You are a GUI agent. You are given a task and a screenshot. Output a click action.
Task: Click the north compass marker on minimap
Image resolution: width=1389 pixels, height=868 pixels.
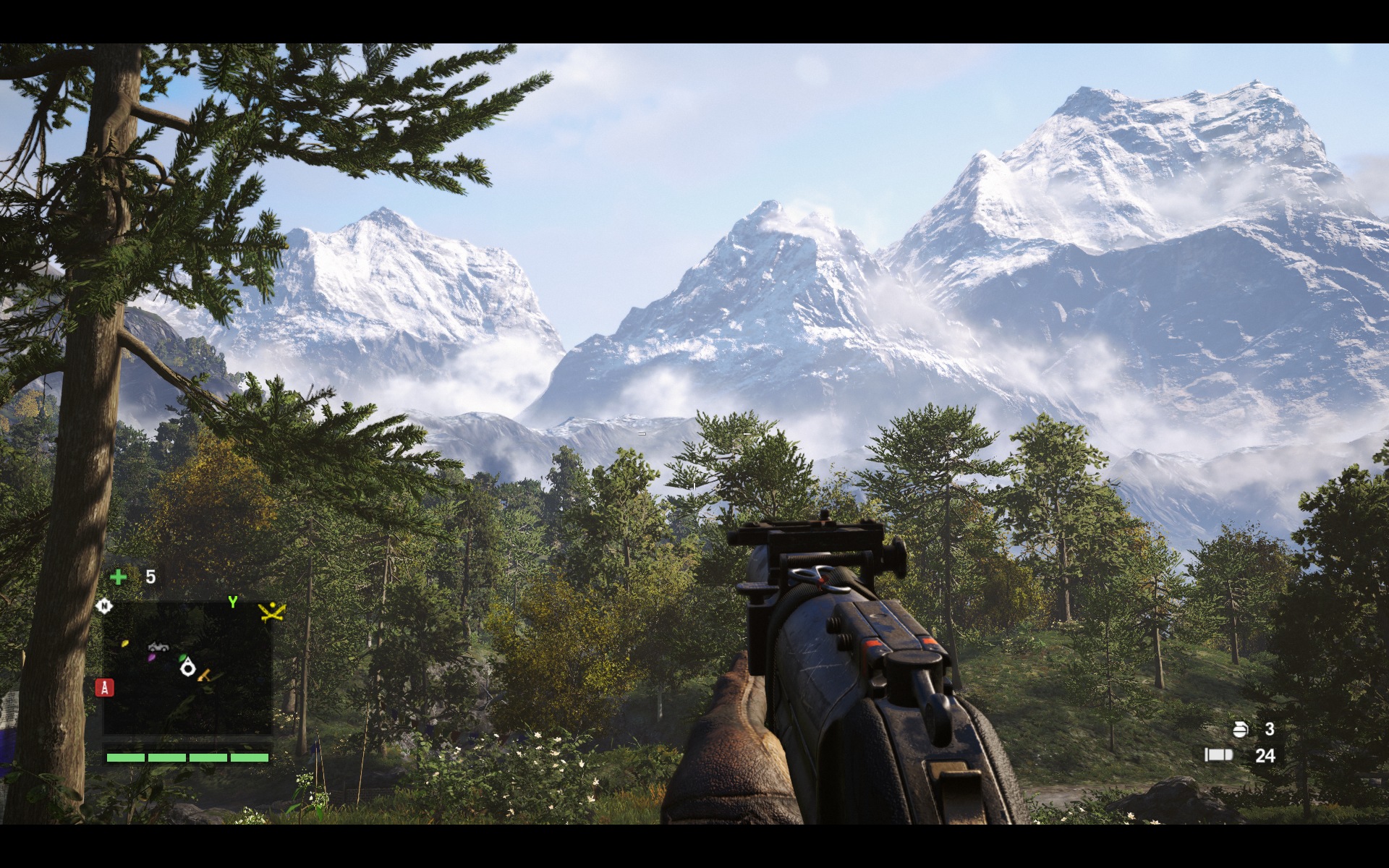point(104,605)
